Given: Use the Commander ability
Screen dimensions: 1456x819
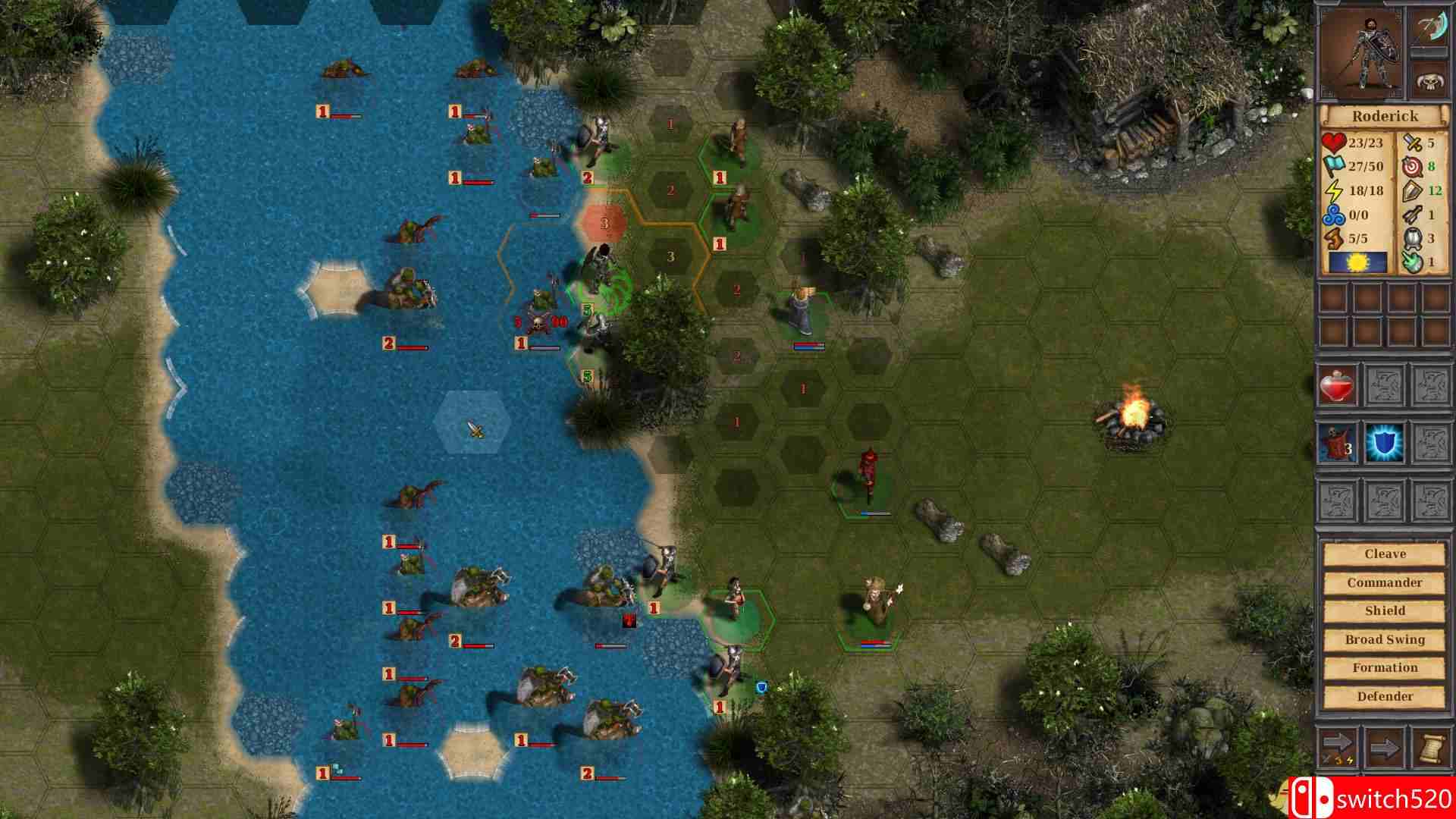Looking at the screenshot, I should point(1386,582).
